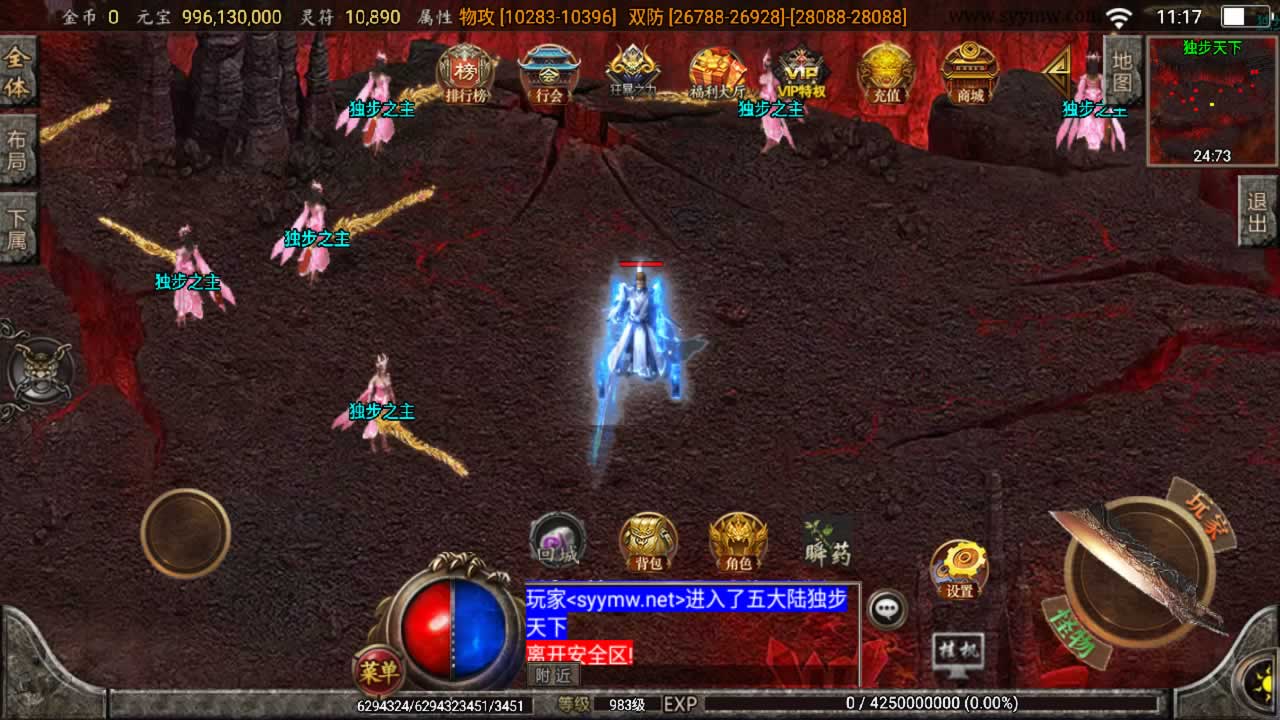Toggle the 挂机 auto-play button
Image resolution: width=1280 pixels, height=720 pixels.
pos(957,653)
